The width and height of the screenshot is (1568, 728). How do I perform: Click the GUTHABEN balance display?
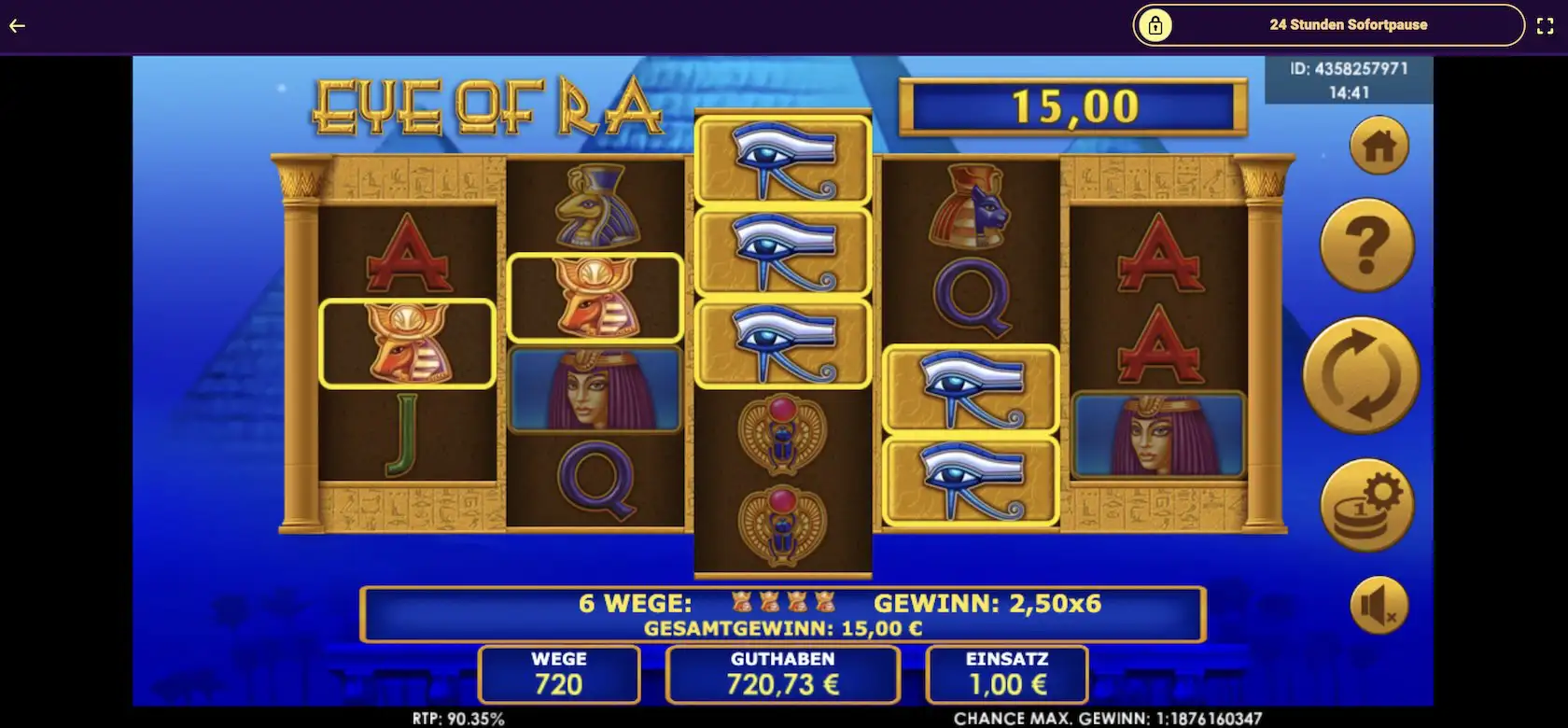[782, 674]
